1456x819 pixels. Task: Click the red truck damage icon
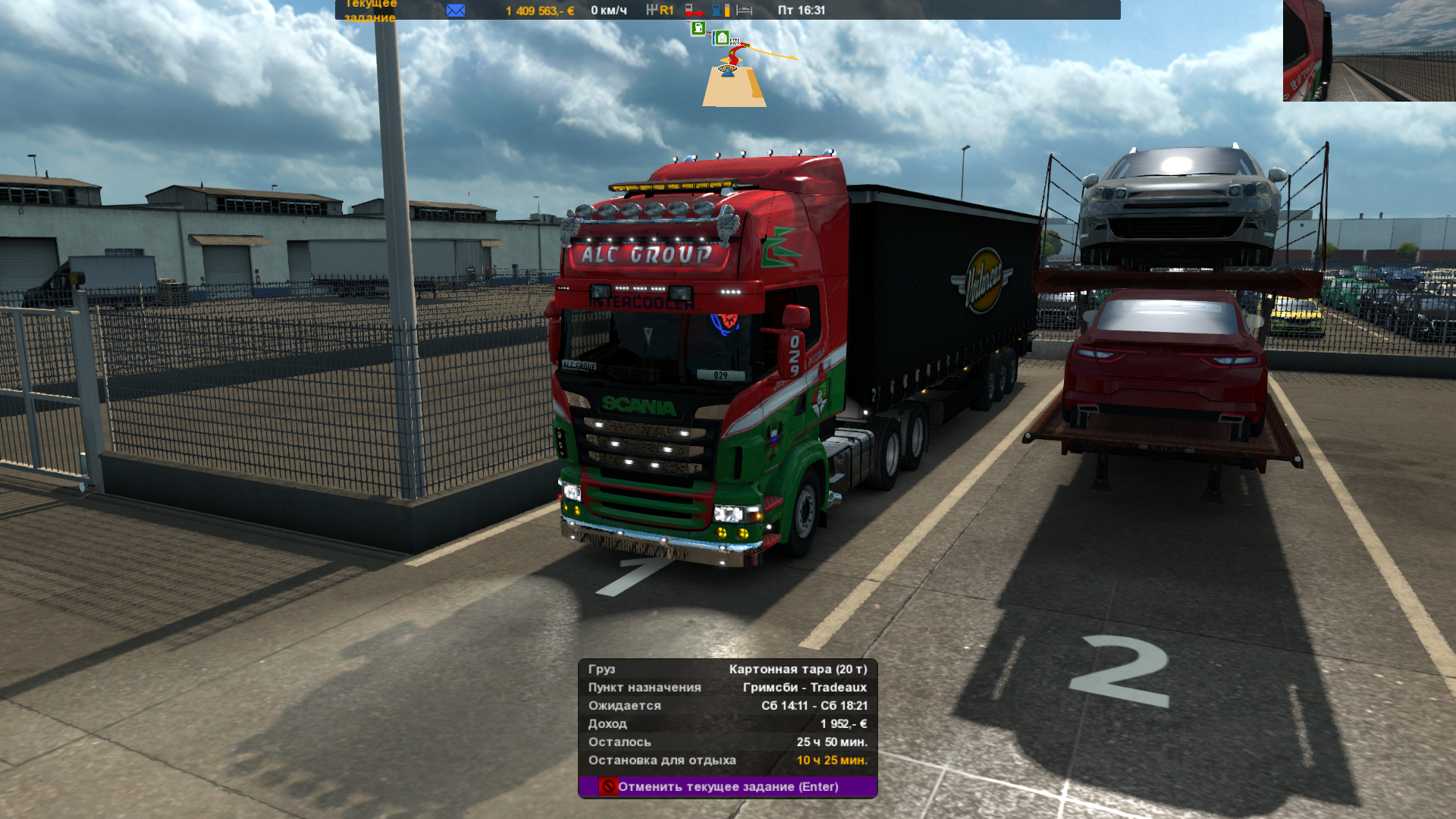pos(693,10)
